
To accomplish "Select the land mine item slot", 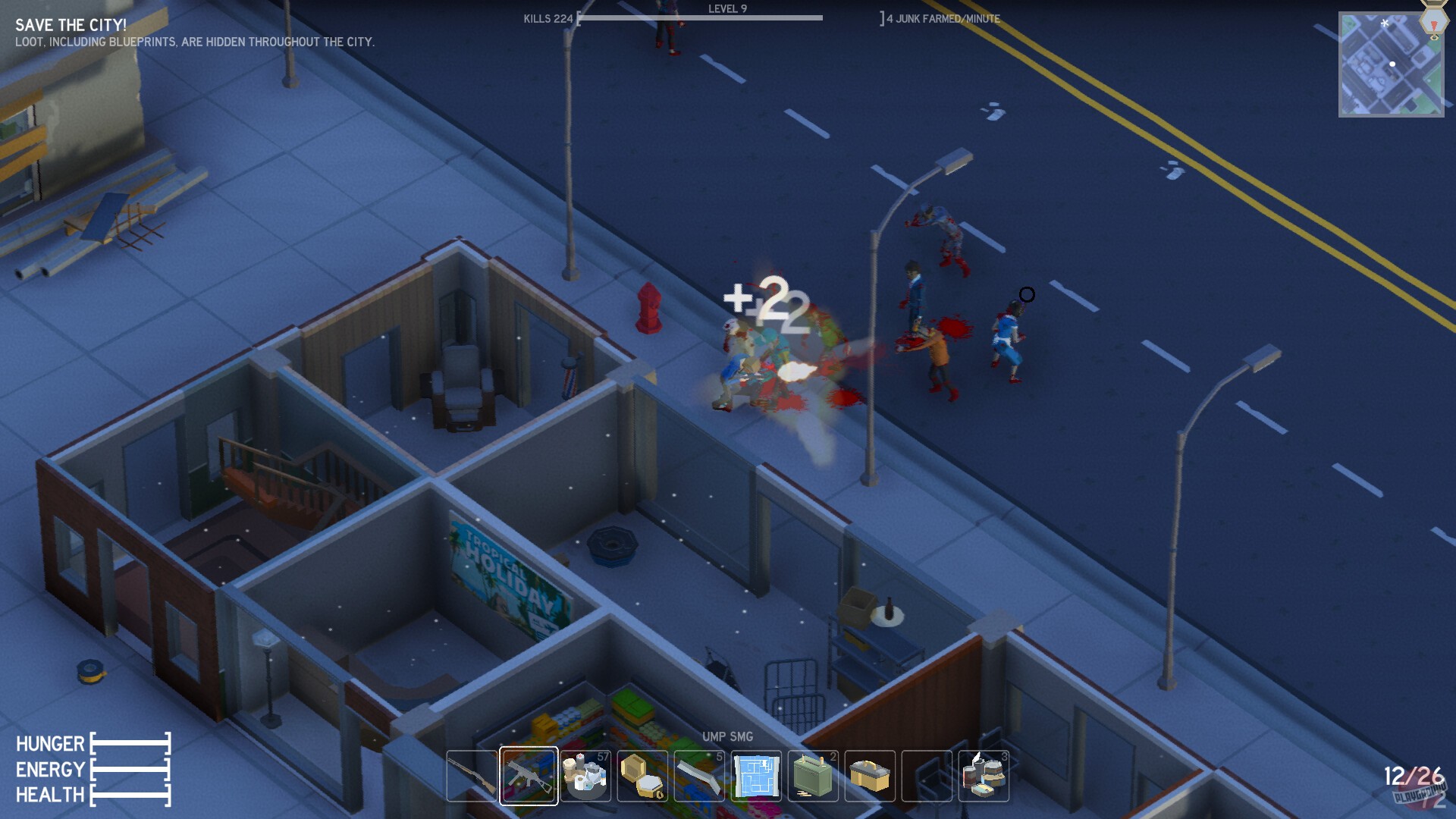I will 643,777.
